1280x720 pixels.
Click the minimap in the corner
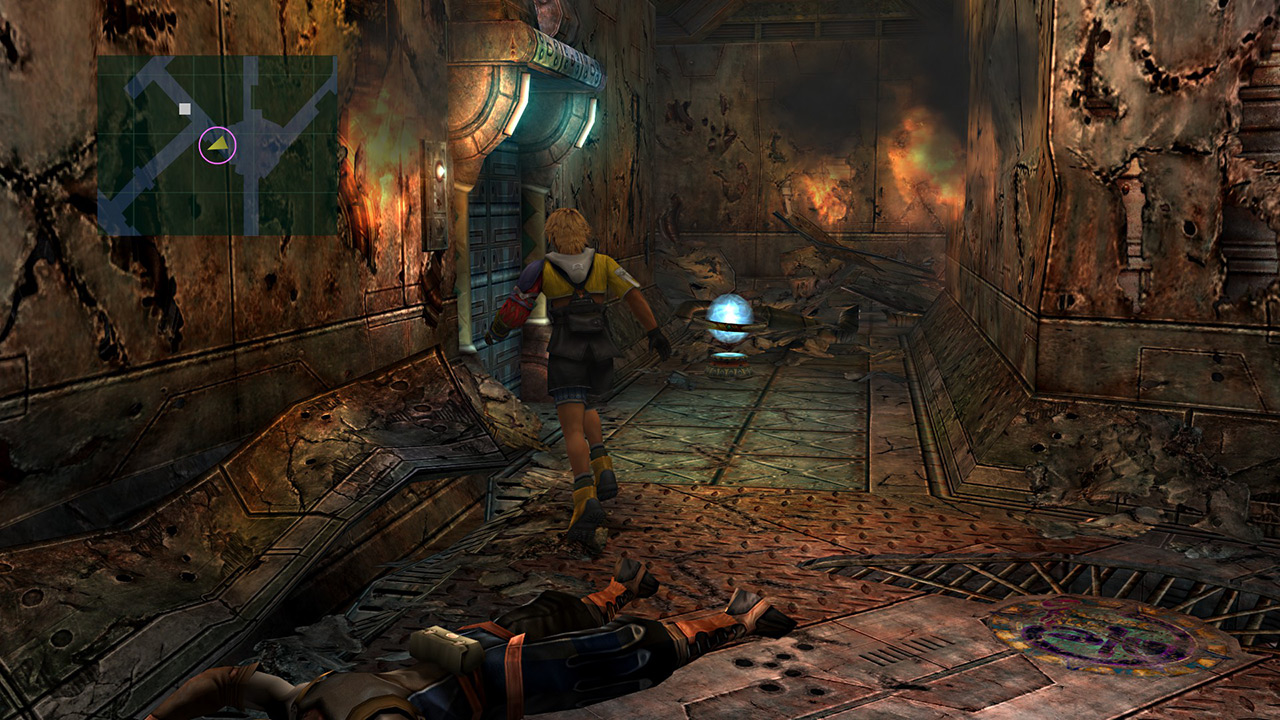point(217,145)
